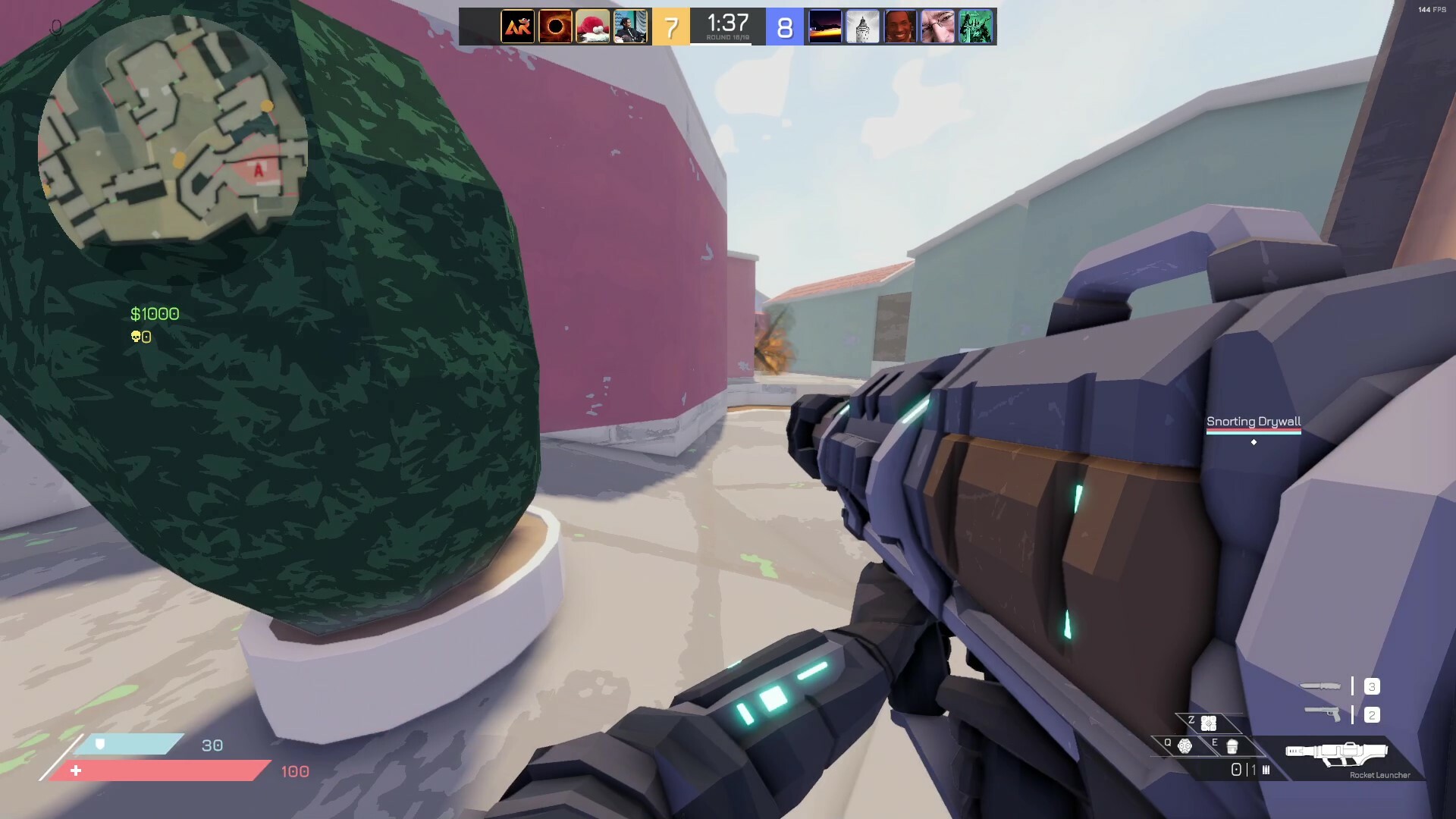Click the orange team score 7
The width and height of the screenshot is (1456, 819).
tap(670, 27)
